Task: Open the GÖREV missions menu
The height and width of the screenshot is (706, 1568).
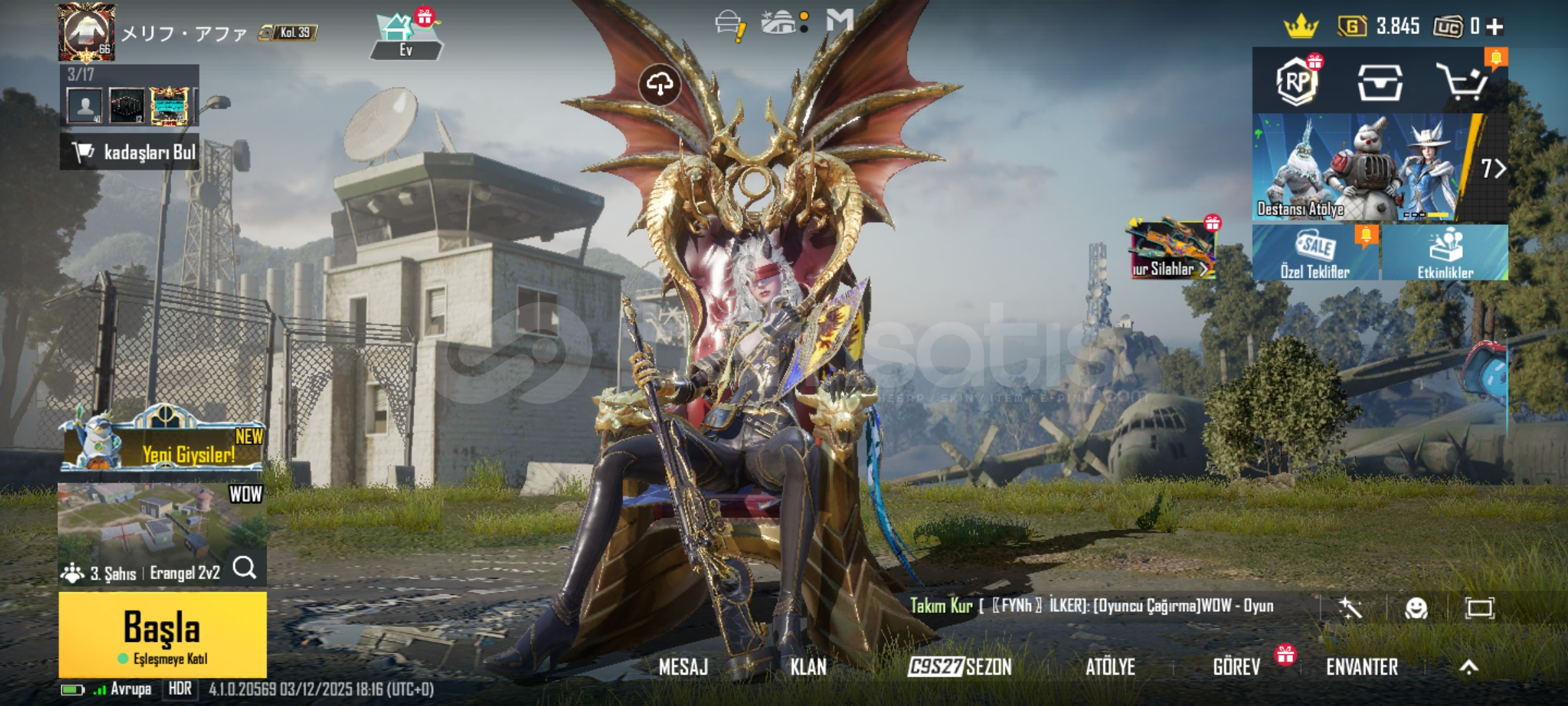Action: coord(1236,667)
